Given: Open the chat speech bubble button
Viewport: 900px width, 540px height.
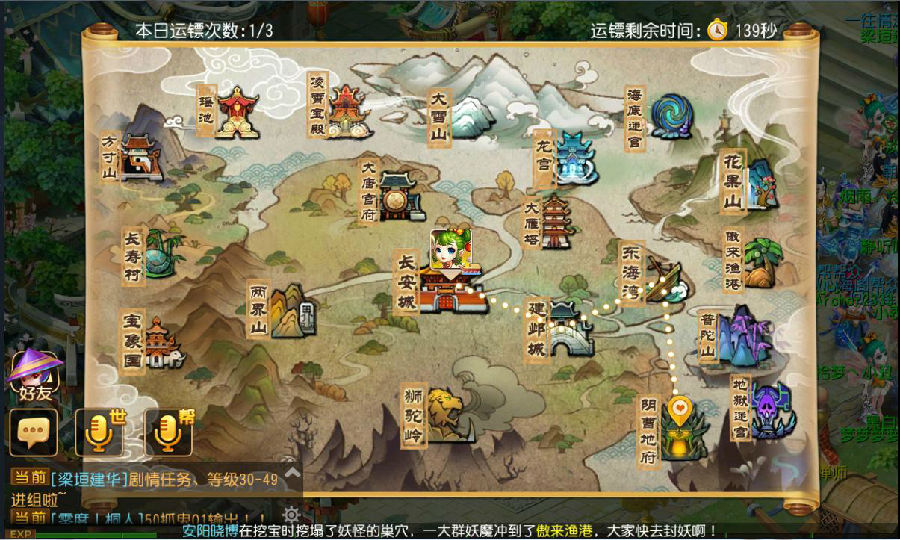Looking at the screenshot, I should coord(33,432).
